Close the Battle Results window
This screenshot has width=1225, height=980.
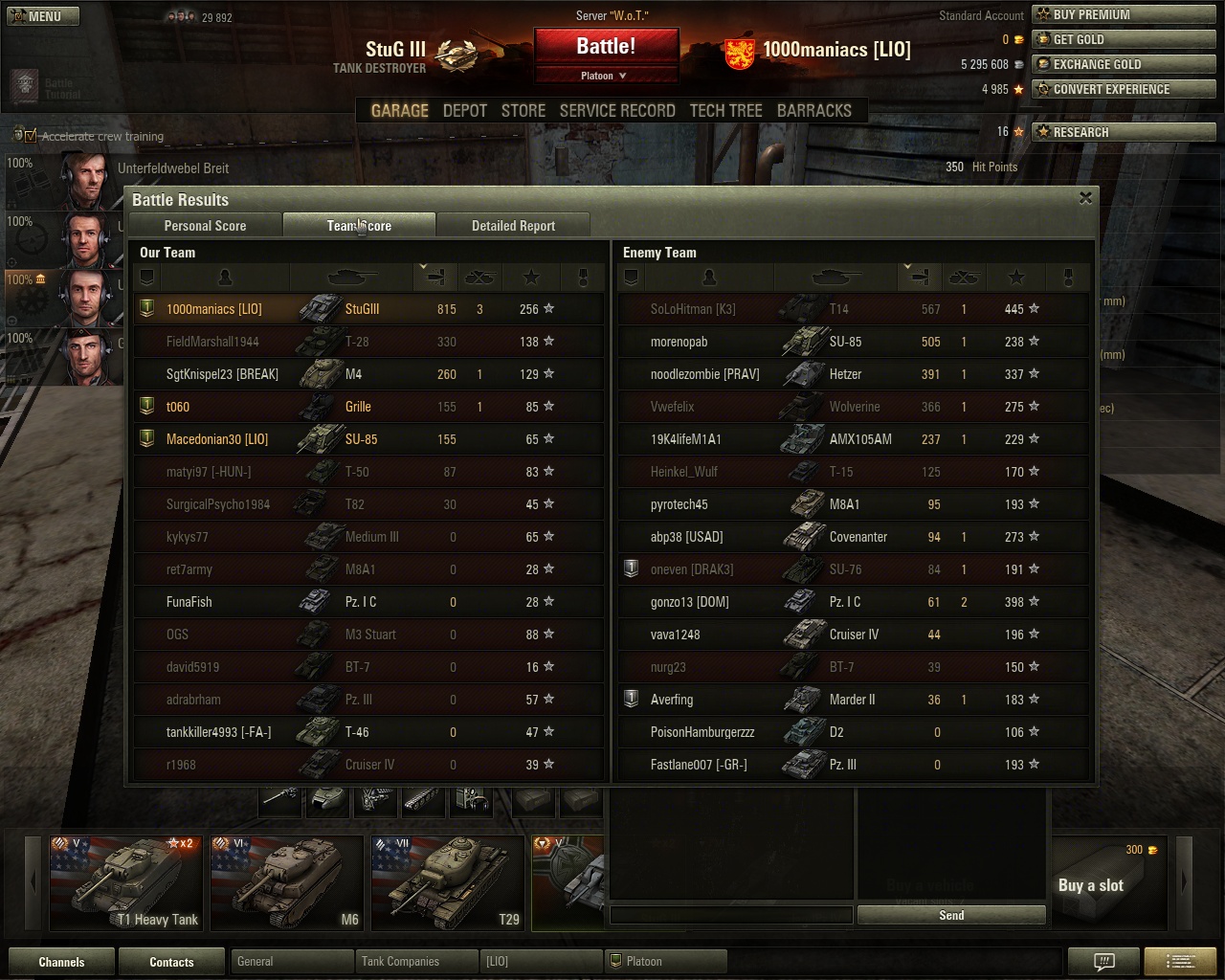[x=1085, y=198]
